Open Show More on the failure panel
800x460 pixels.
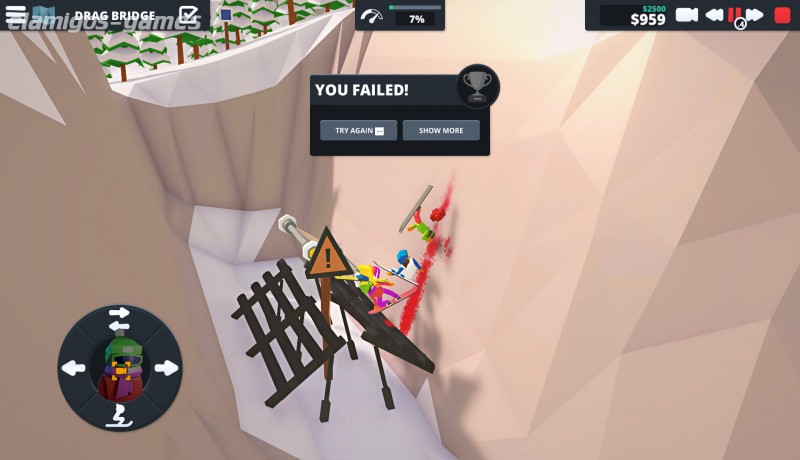point(441,131)
